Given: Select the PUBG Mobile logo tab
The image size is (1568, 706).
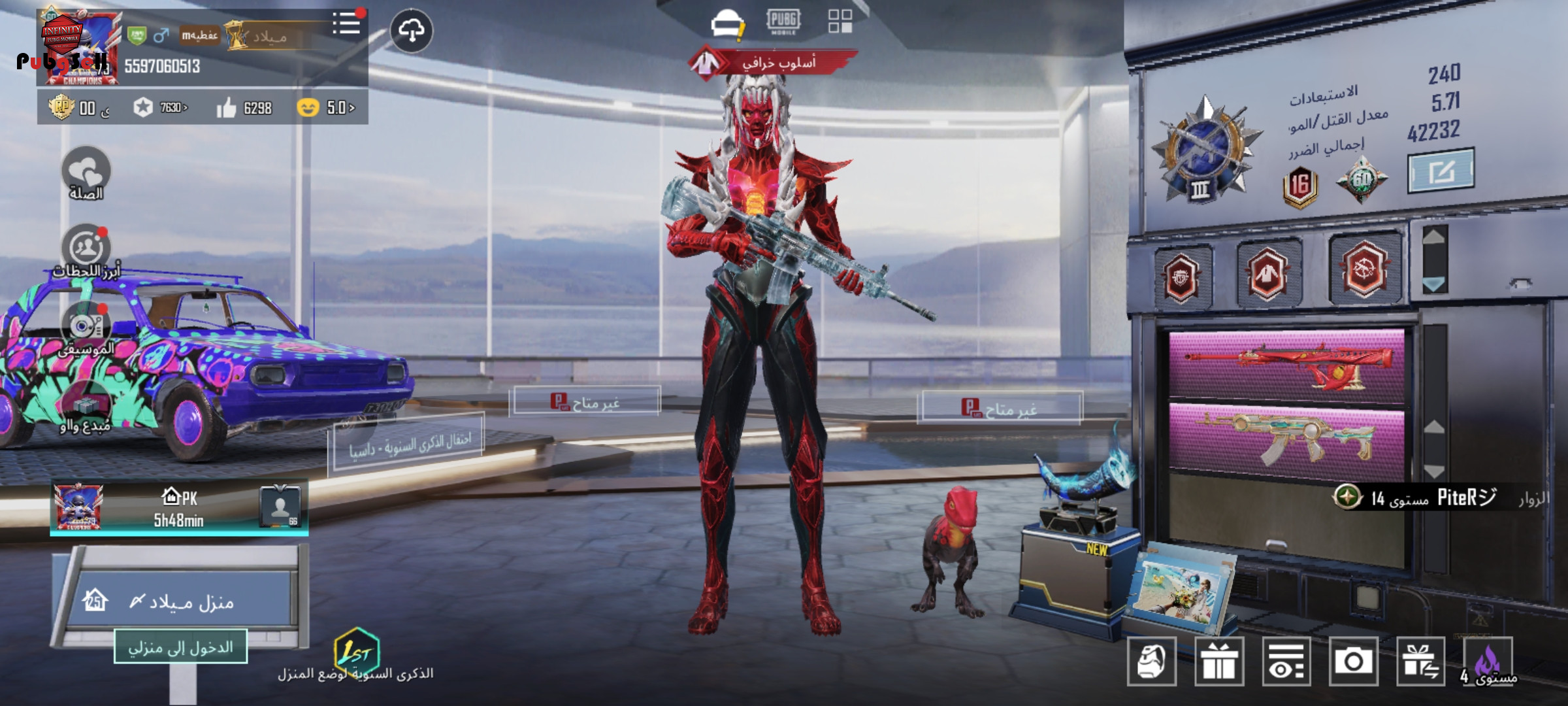Looking at the screenshot, I should pyautogui.click(x=783, y=22).
